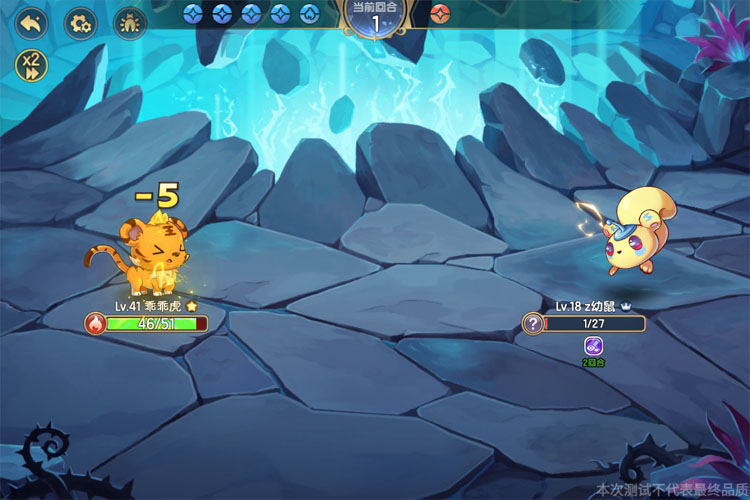
Task: Tap the enemy's question mark element icon
Action: pos(534,323)
